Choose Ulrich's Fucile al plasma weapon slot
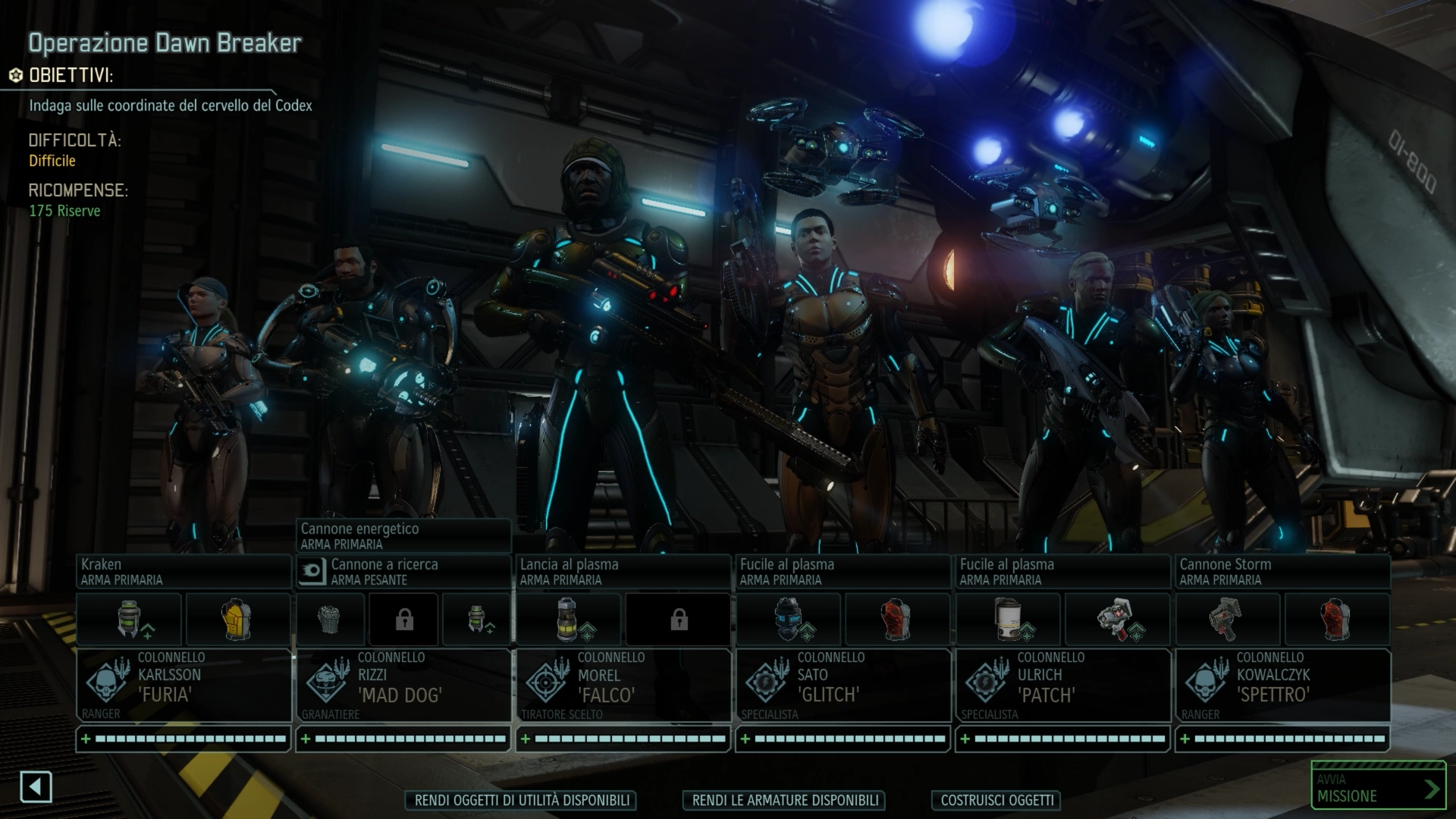The image size is (1456, 819). click(x=1062, y=572)
